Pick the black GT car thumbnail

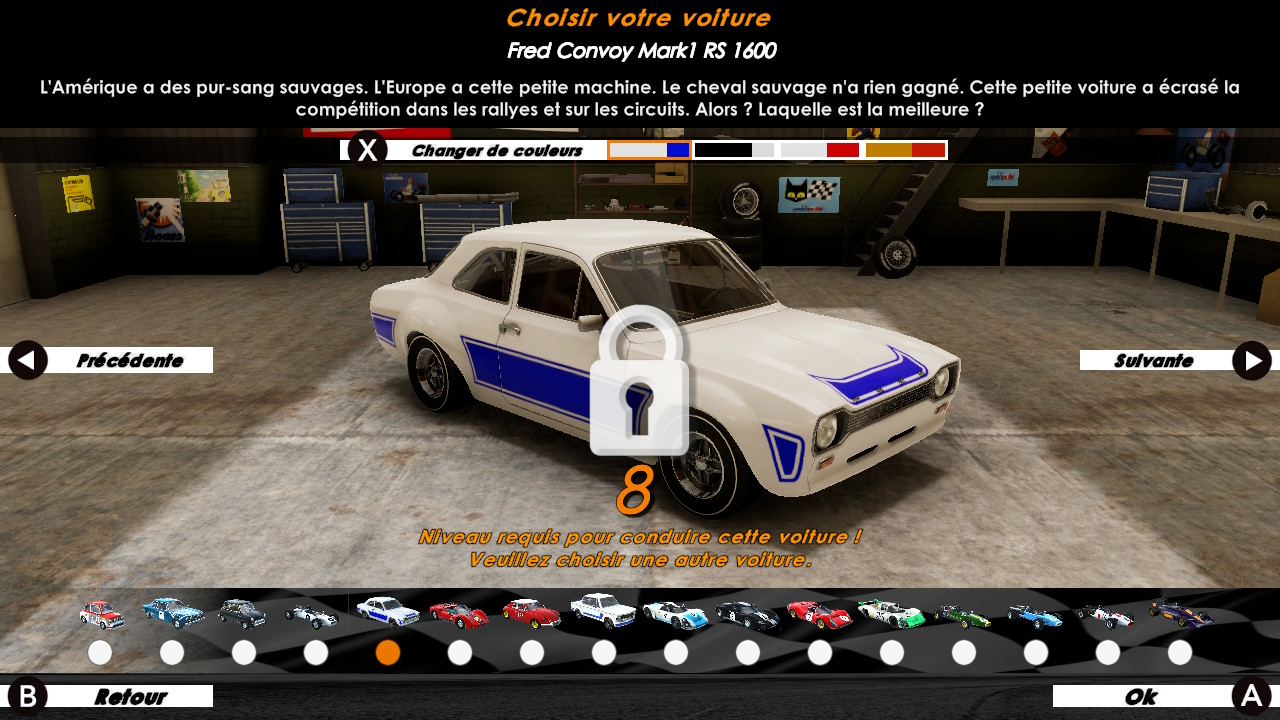click(x=747, y=613)
